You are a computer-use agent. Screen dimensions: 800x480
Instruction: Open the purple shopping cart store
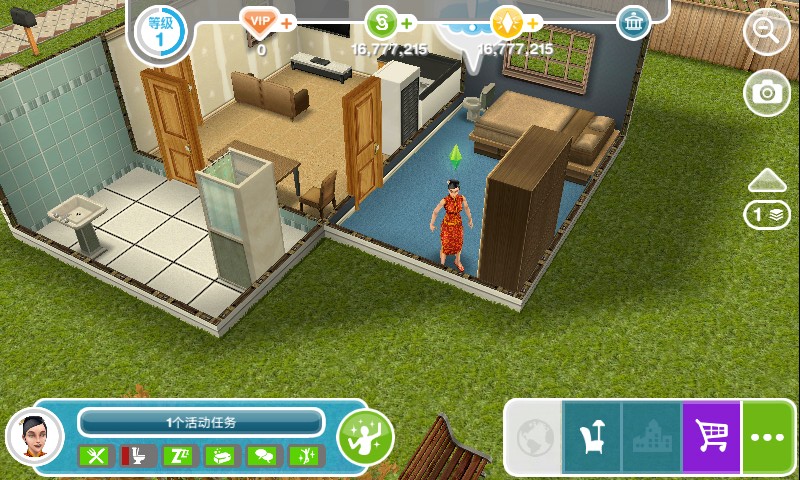click(x=710, y=437)
